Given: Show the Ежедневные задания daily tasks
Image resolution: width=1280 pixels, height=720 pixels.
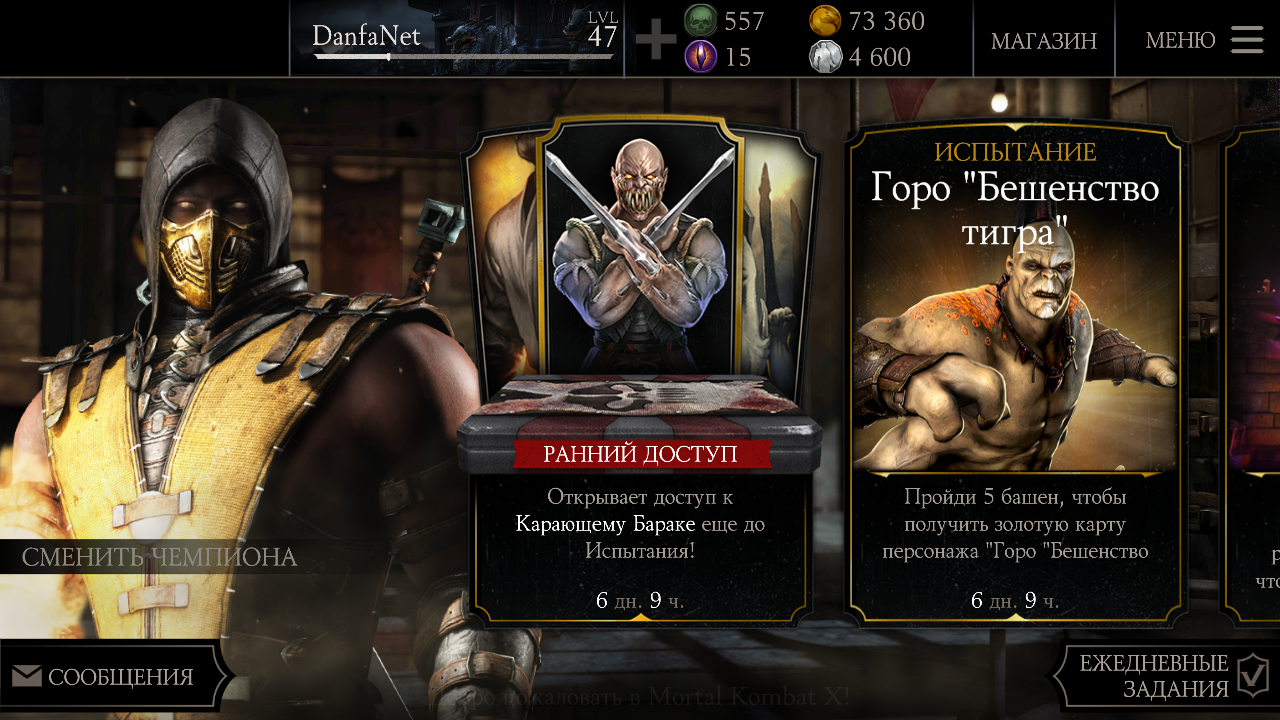Looking at the screenshot, I should (x=1165, y=676).
